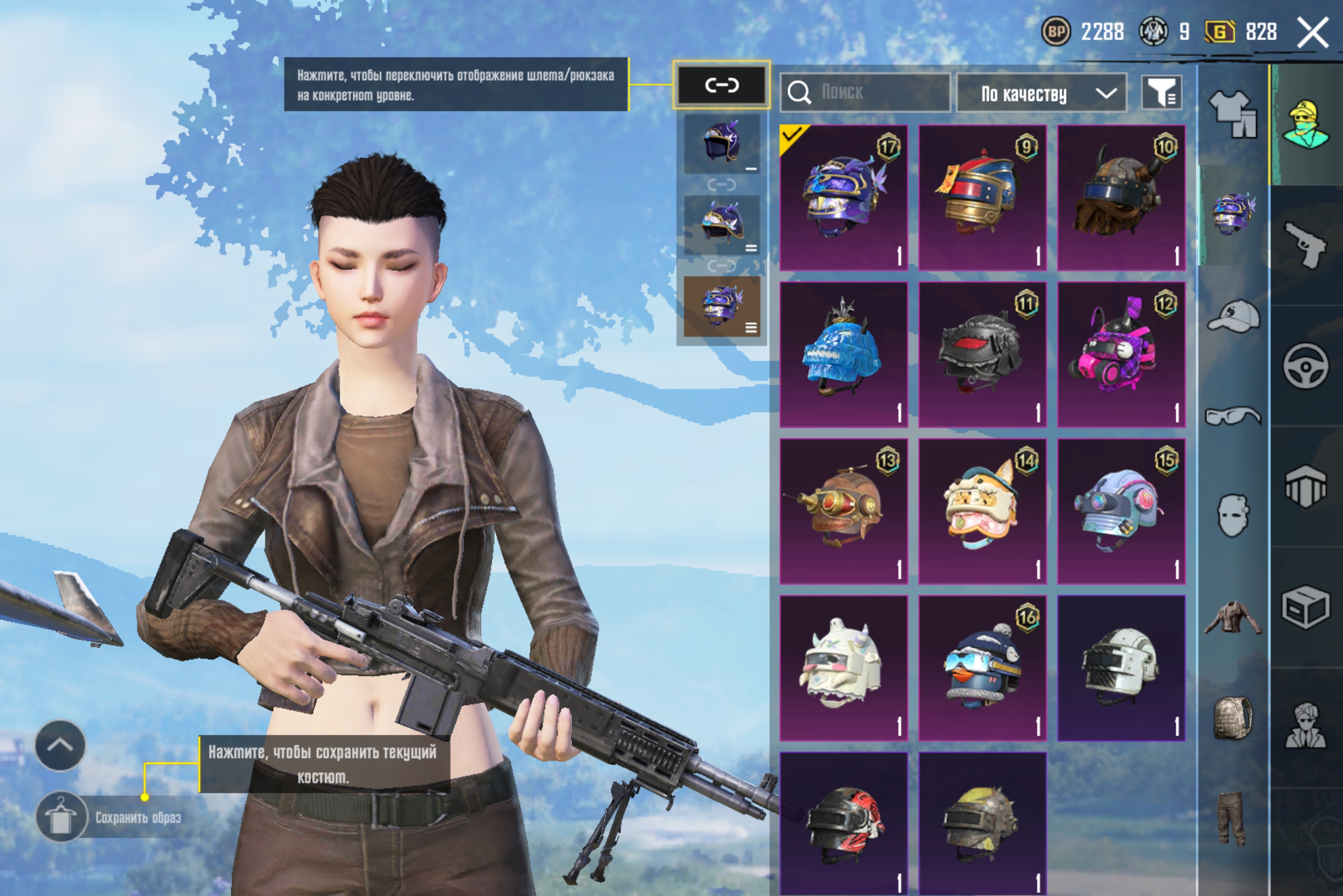
Task: Choose the horned viking helmet skin
Action: [1121, 197]
